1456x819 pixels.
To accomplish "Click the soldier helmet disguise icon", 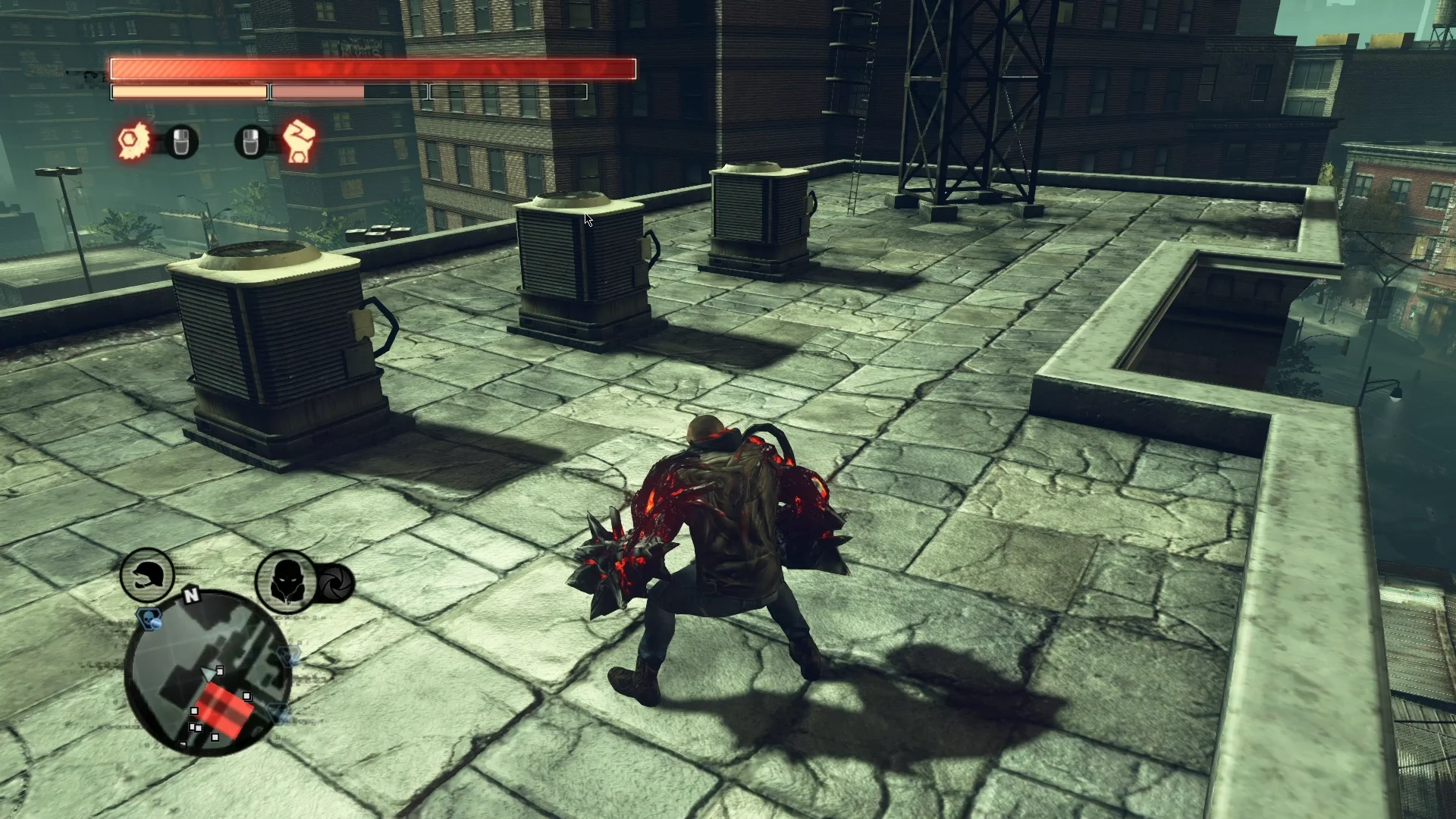I will [x=146, y=576].
